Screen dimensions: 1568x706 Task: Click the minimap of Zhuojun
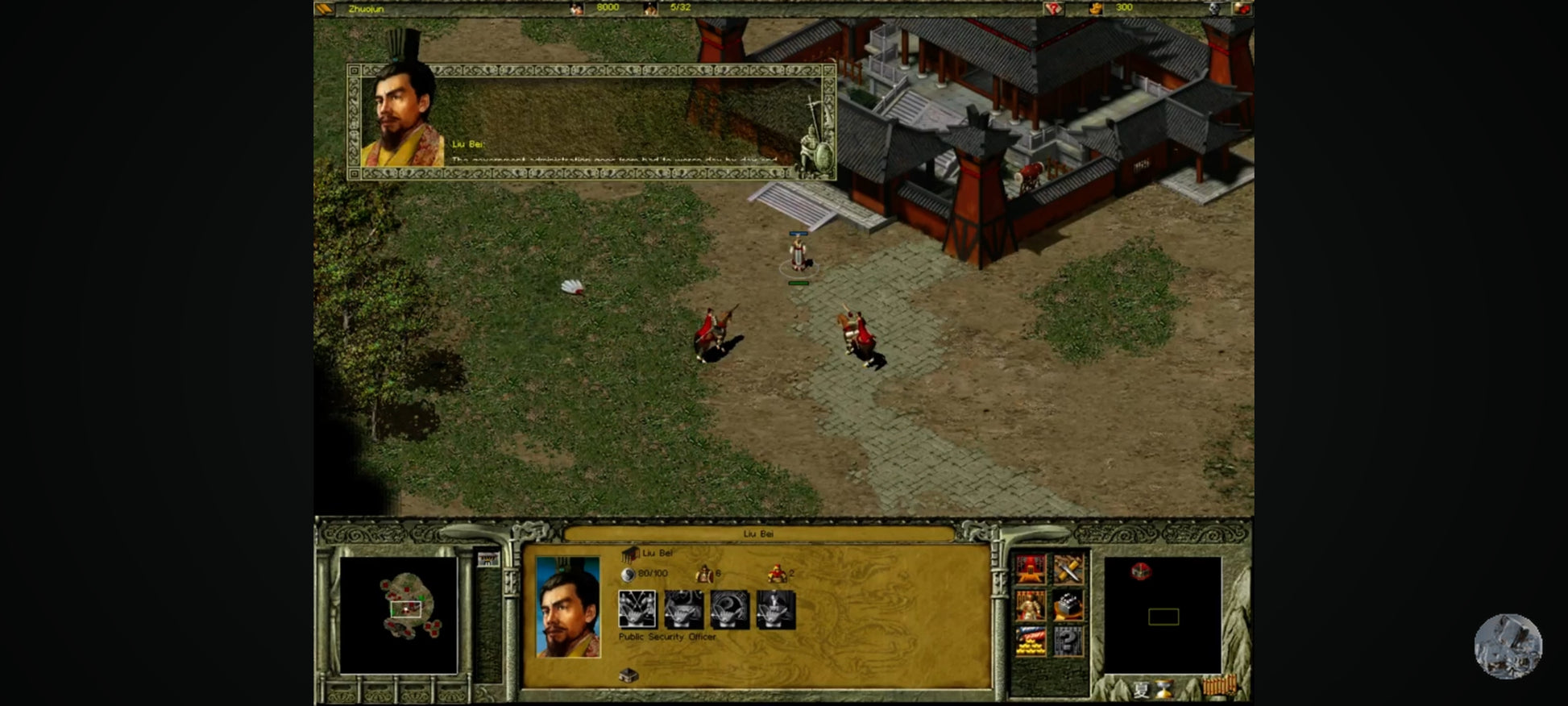[399, 614]
